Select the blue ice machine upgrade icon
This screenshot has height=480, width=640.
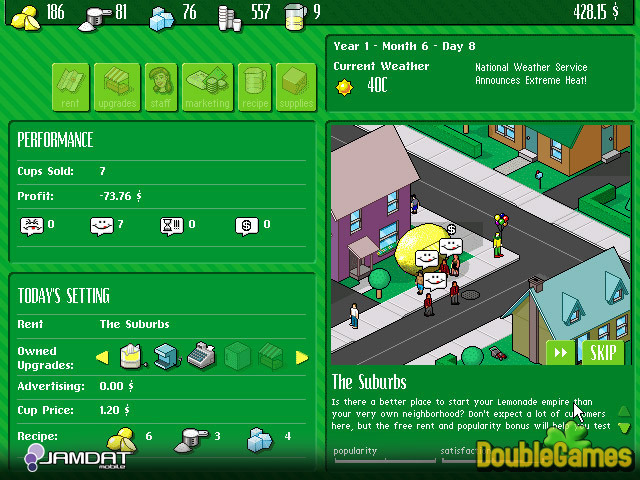point(166,355)
